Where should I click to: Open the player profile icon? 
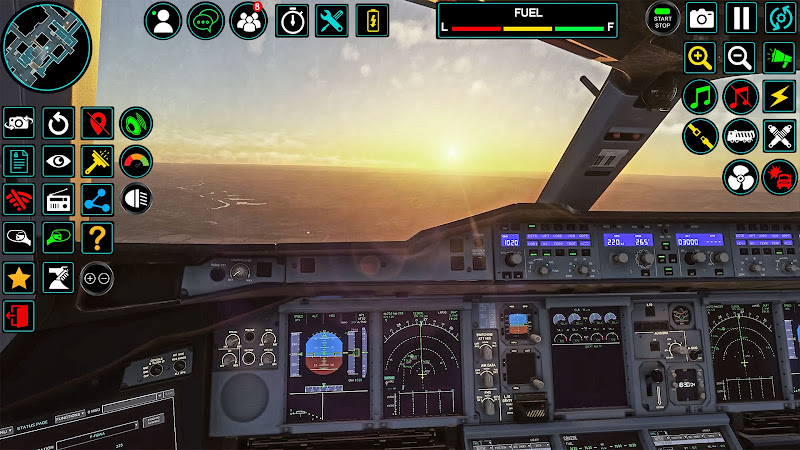163,20
